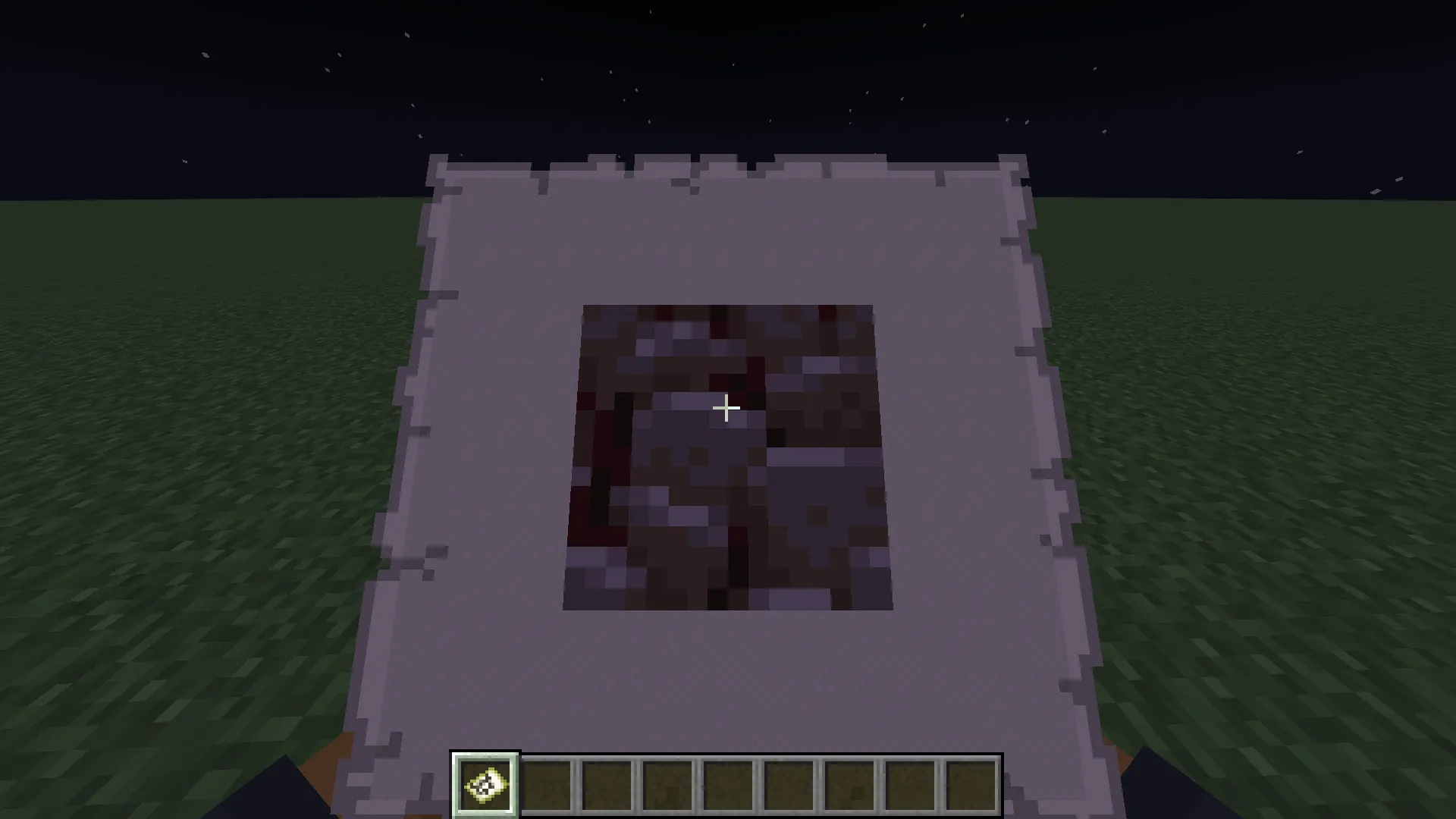Click the grass field left of the structure
The image size is (1456, 819).
tap(190, 455)
